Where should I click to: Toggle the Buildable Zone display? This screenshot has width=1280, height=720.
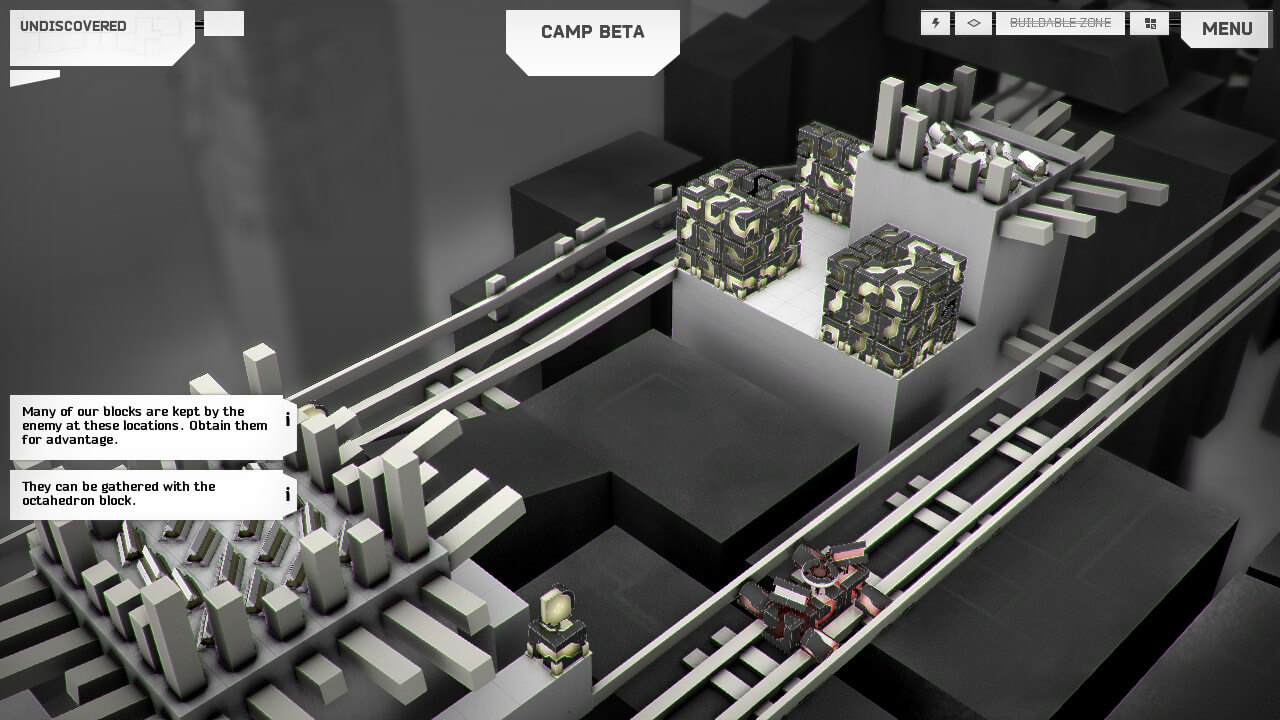[x=1060, y=23]
